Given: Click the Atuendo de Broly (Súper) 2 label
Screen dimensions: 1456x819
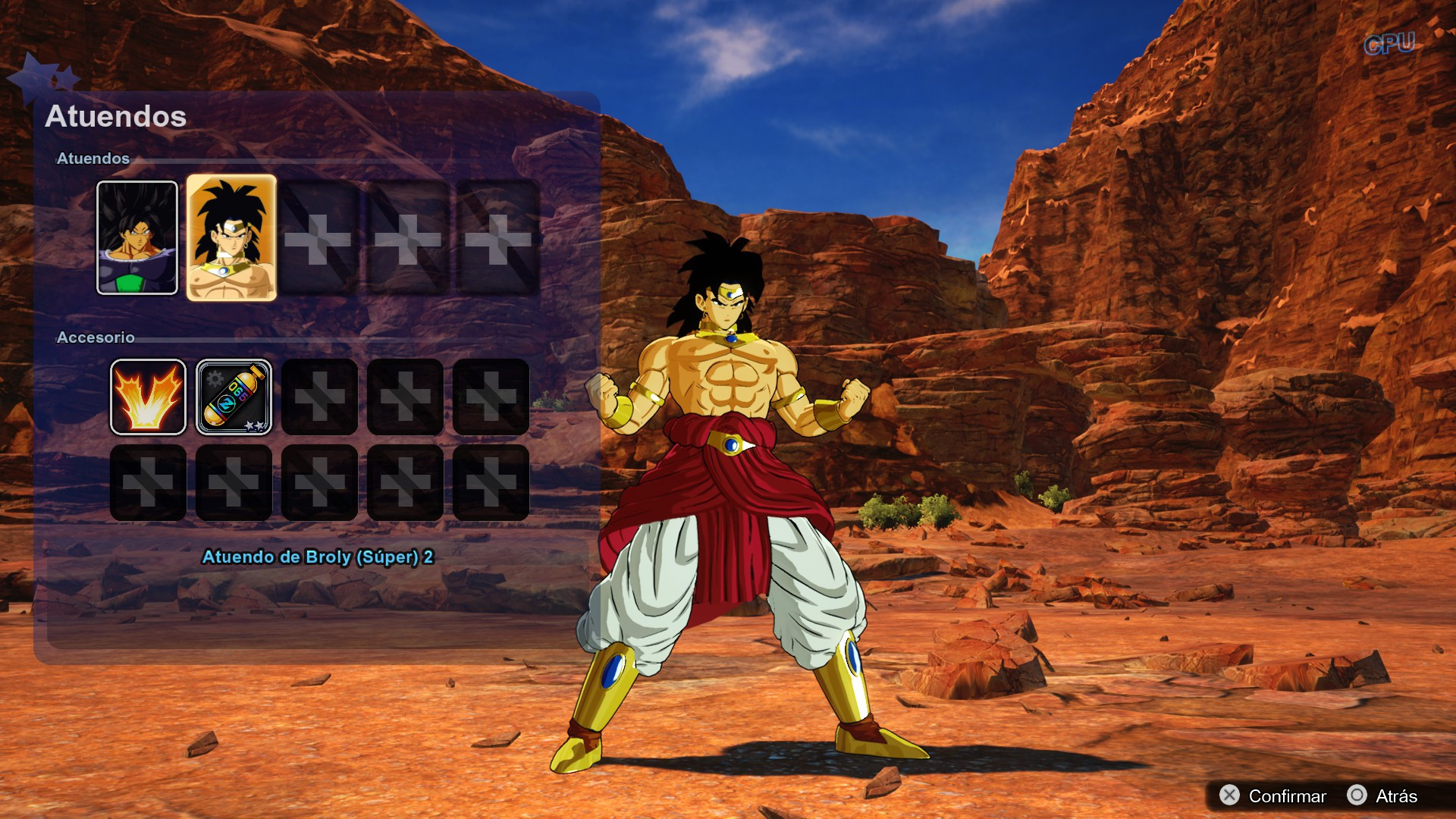Looking at the screenshot, I should (x=318, y=557).
